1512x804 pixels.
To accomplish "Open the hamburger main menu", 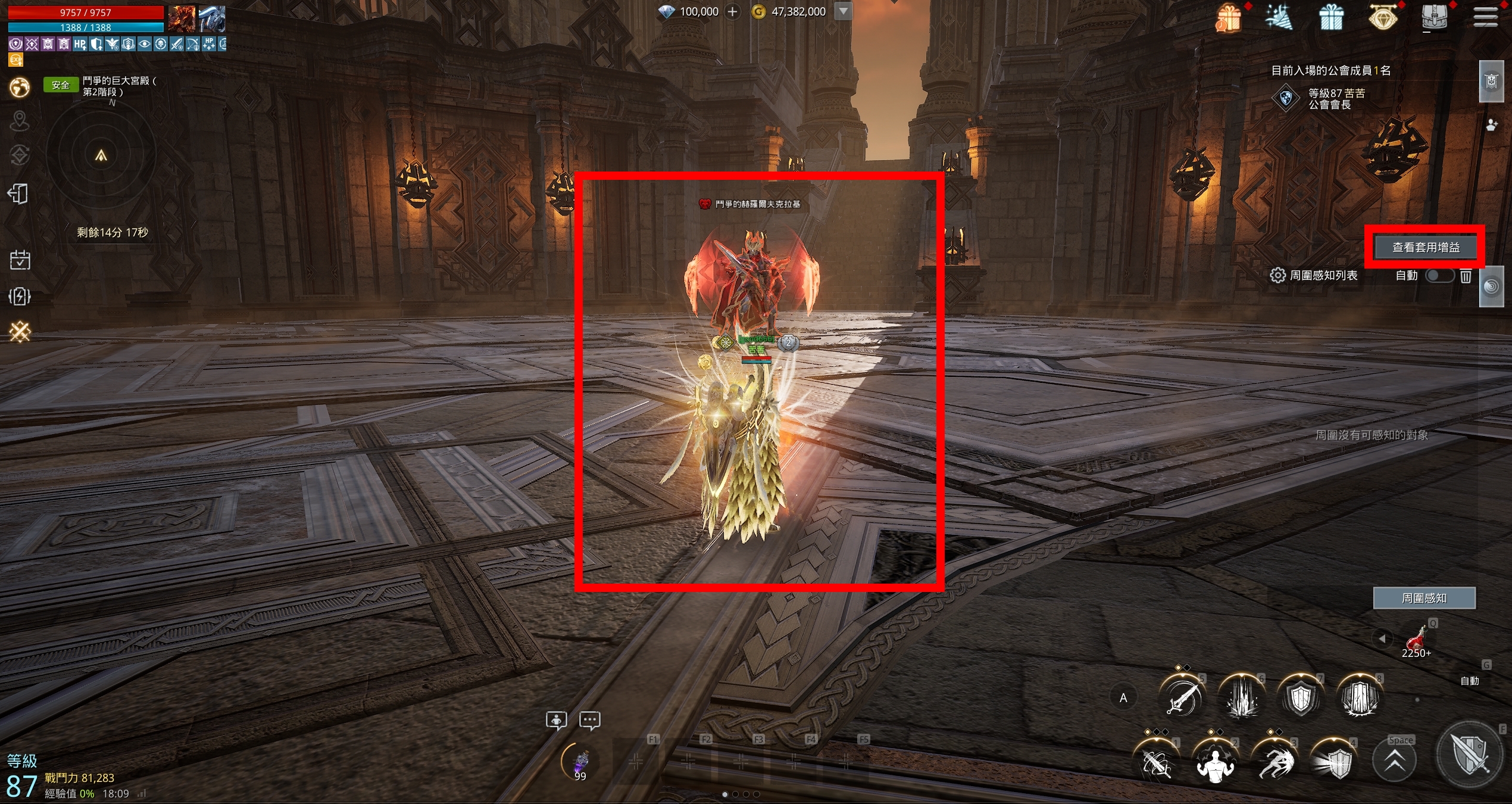I will coord(1485,17).
